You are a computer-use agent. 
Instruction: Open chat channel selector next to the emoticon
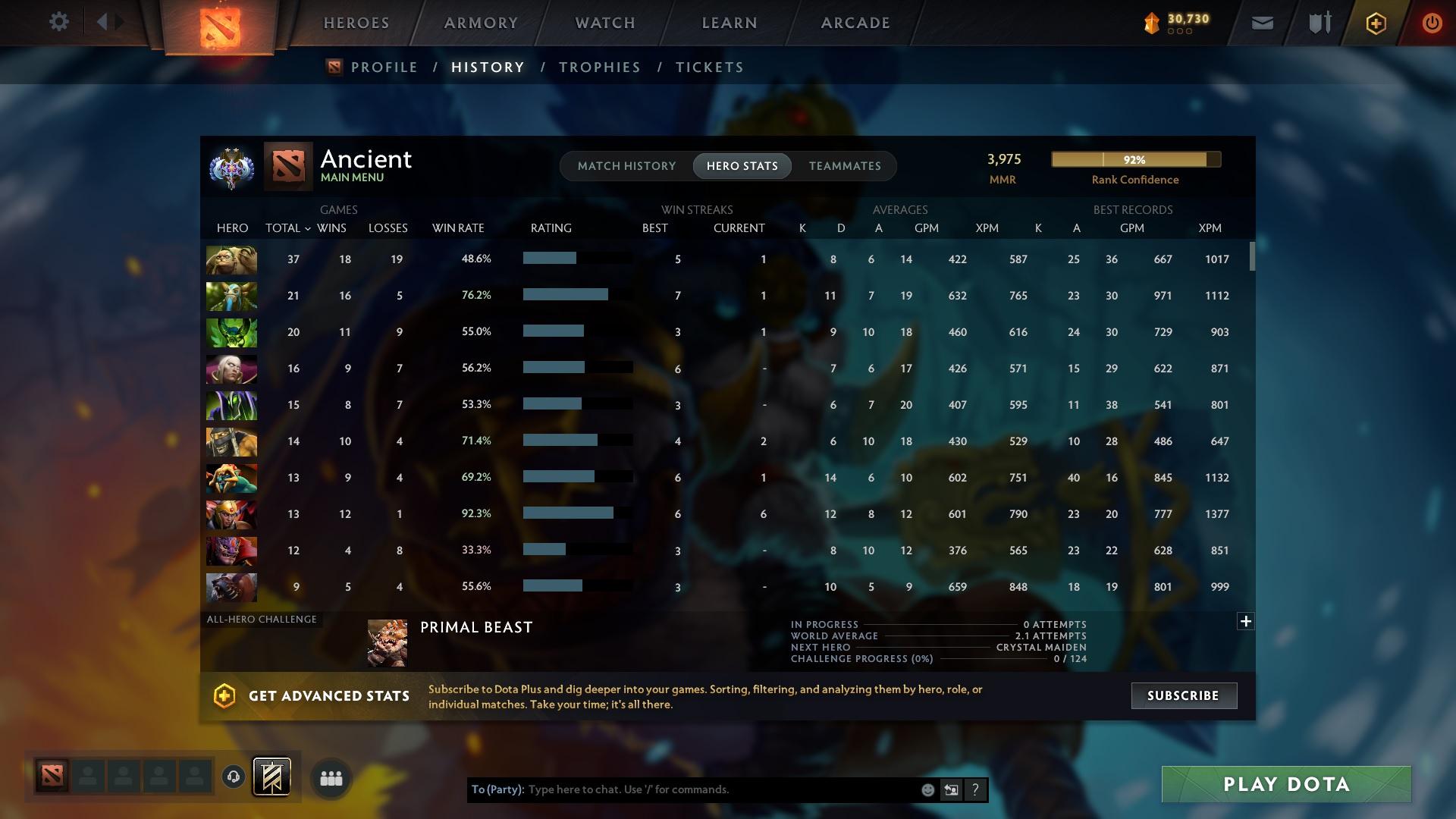coord(951,789)
